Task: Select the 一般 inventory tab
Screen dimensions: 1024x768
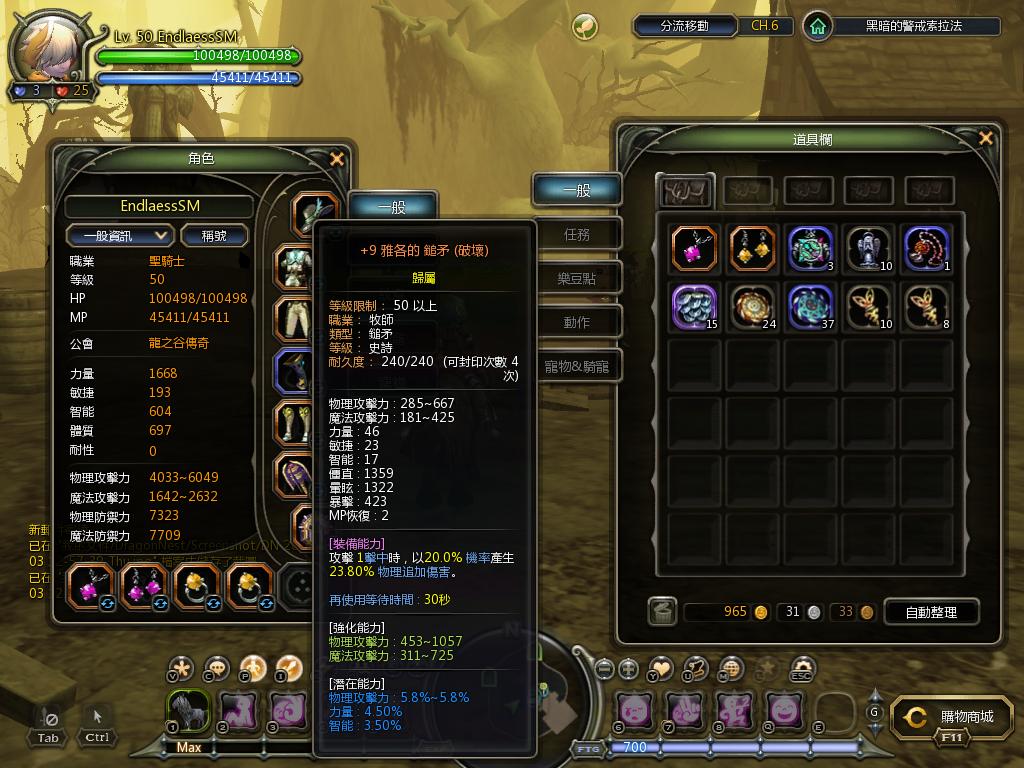Action: pyautogui.click(x=577, y=190)
